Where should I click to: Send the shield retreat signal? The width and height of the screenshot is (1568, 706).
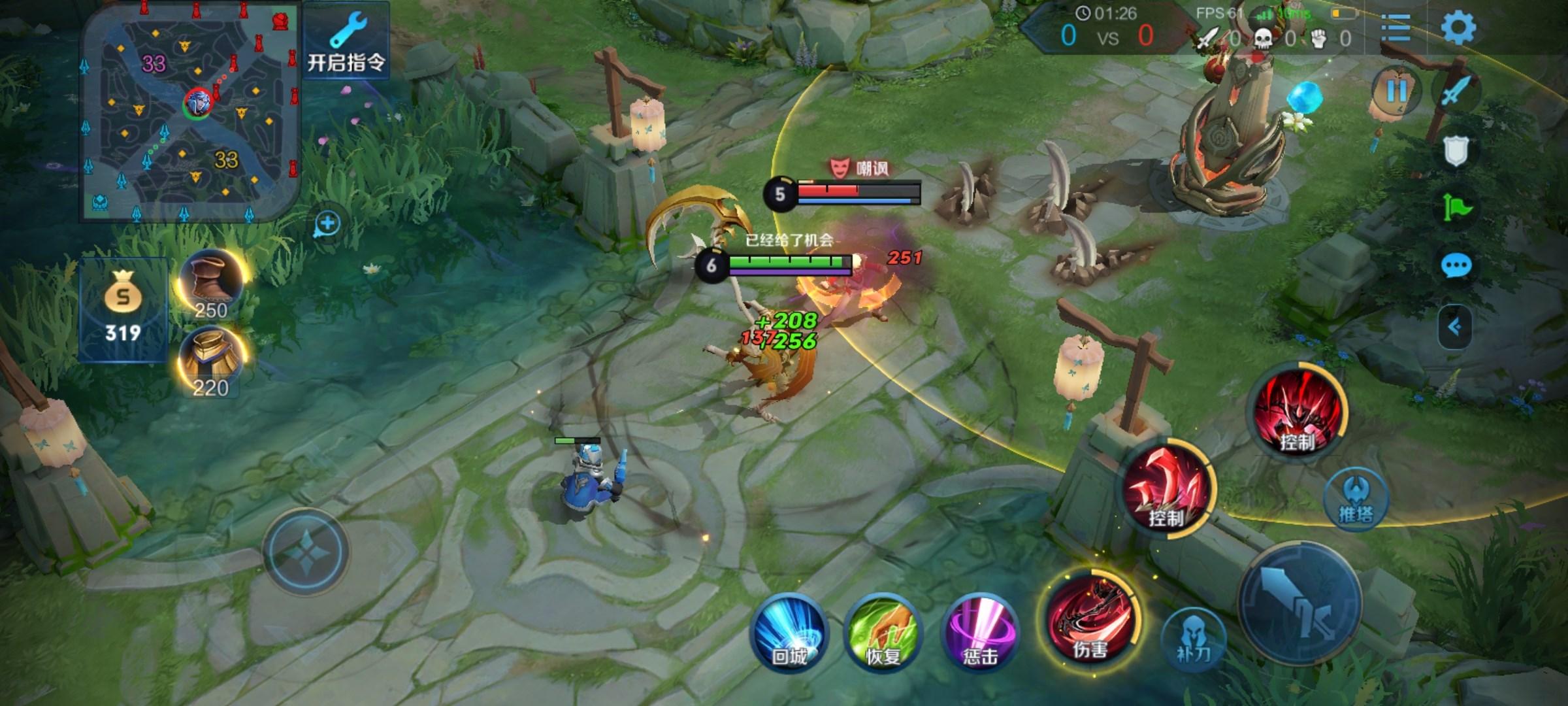[x=1456, y=152]
